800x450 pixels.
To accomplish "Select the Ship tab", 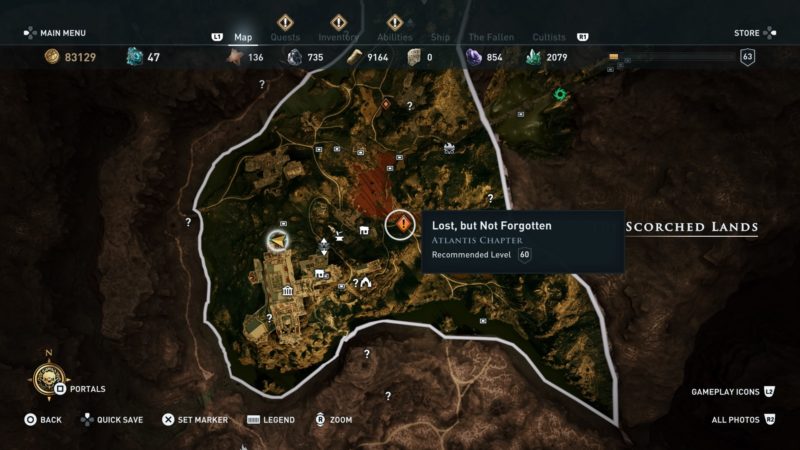I will click(x=440, y=37).
